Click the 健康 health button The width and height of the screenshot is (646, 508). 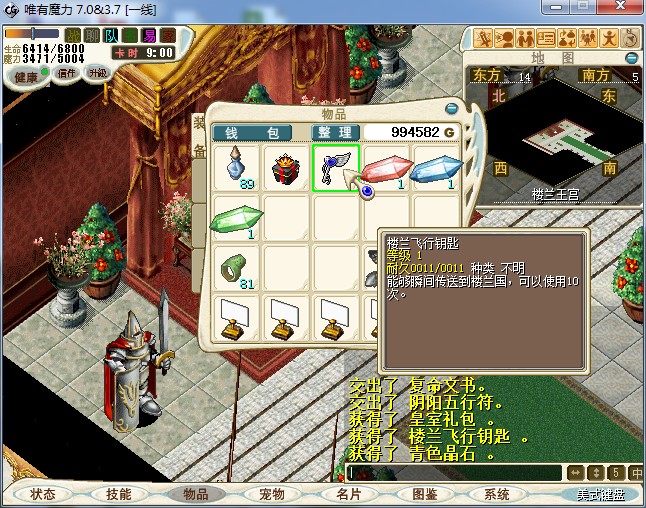(x=25, y=77)
